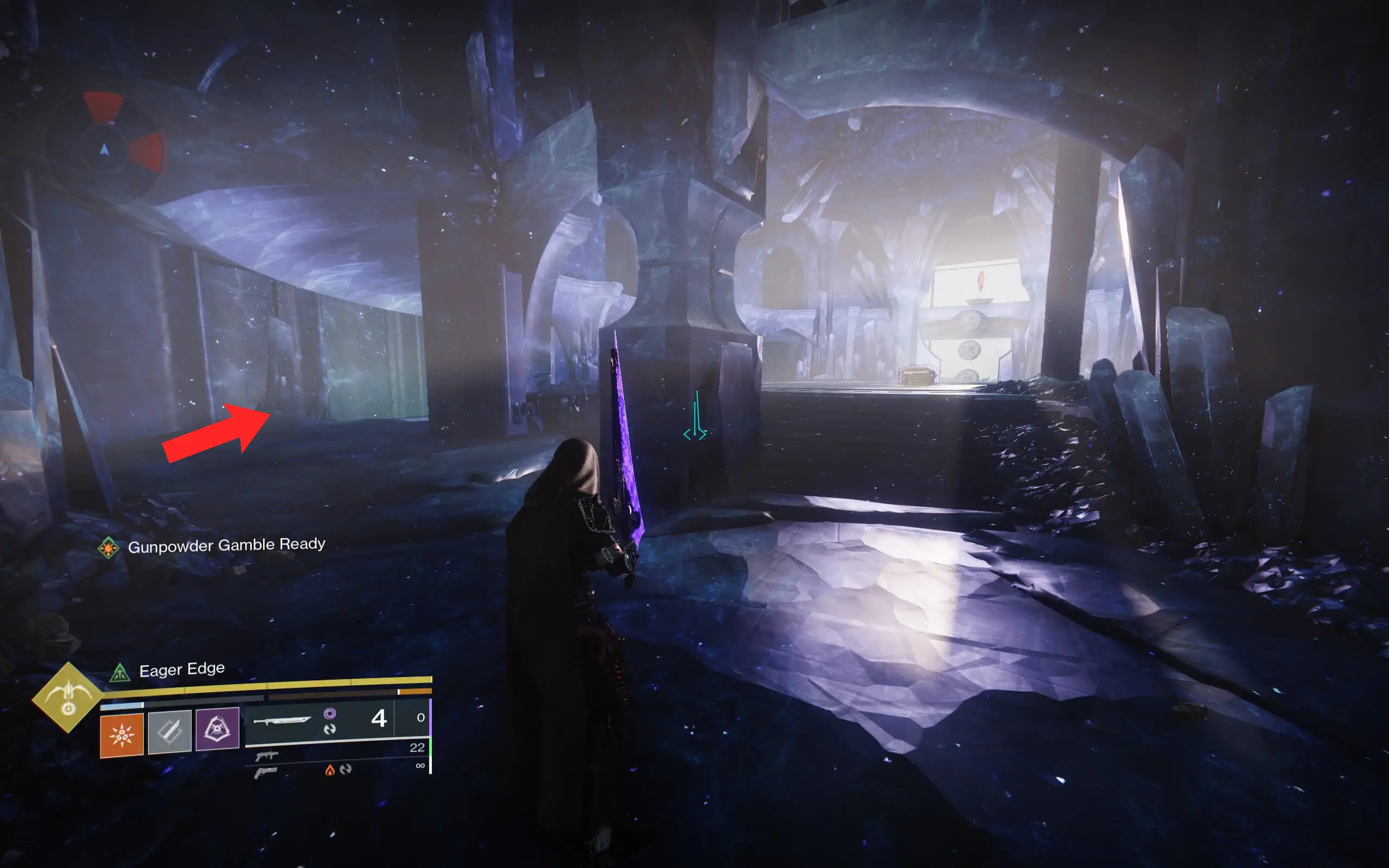Select the submachine gun weapon icon

[267, 758]
